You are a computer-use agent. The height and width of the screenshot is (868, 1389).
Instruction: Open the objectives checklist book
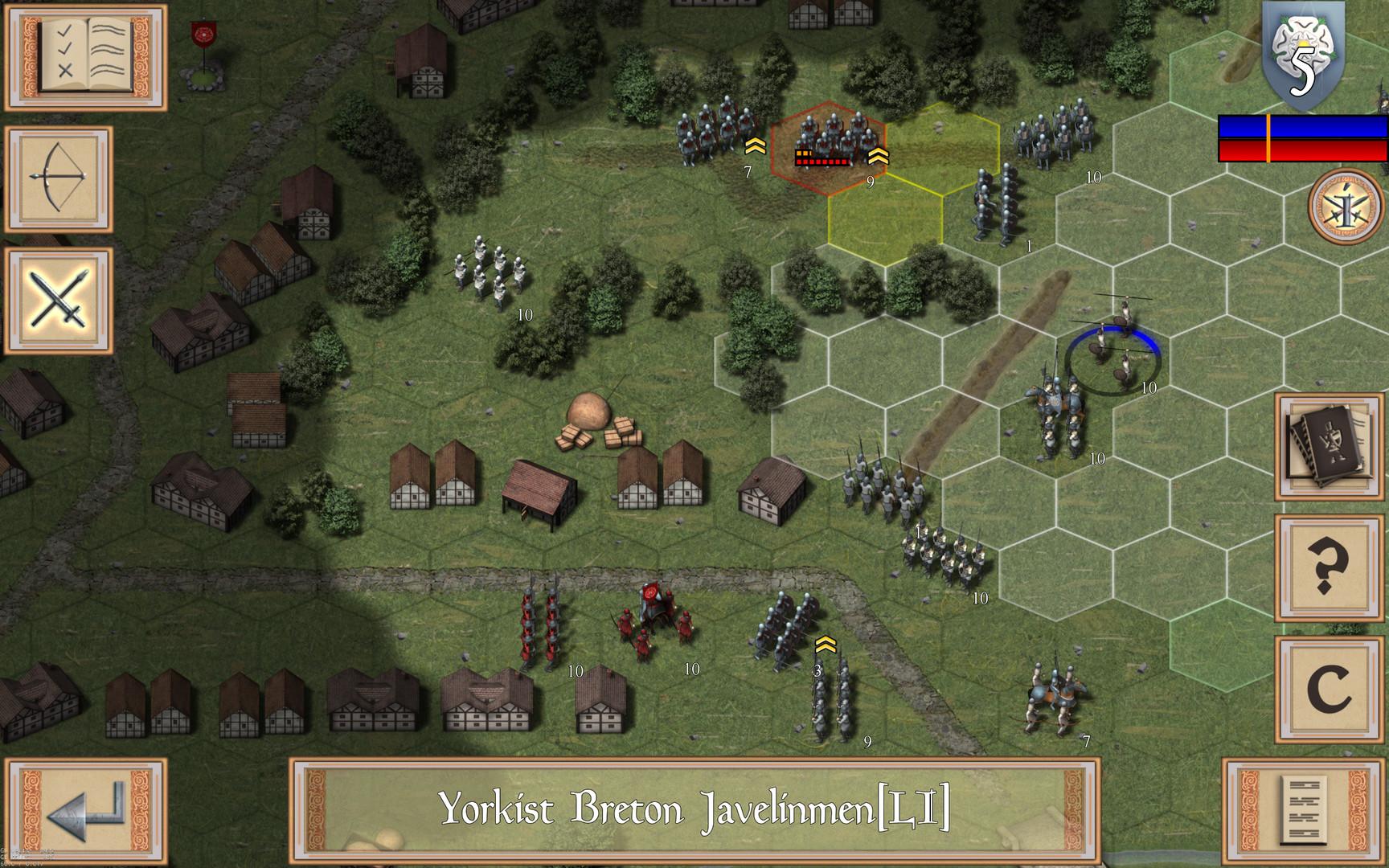click(x=85, y=56)
